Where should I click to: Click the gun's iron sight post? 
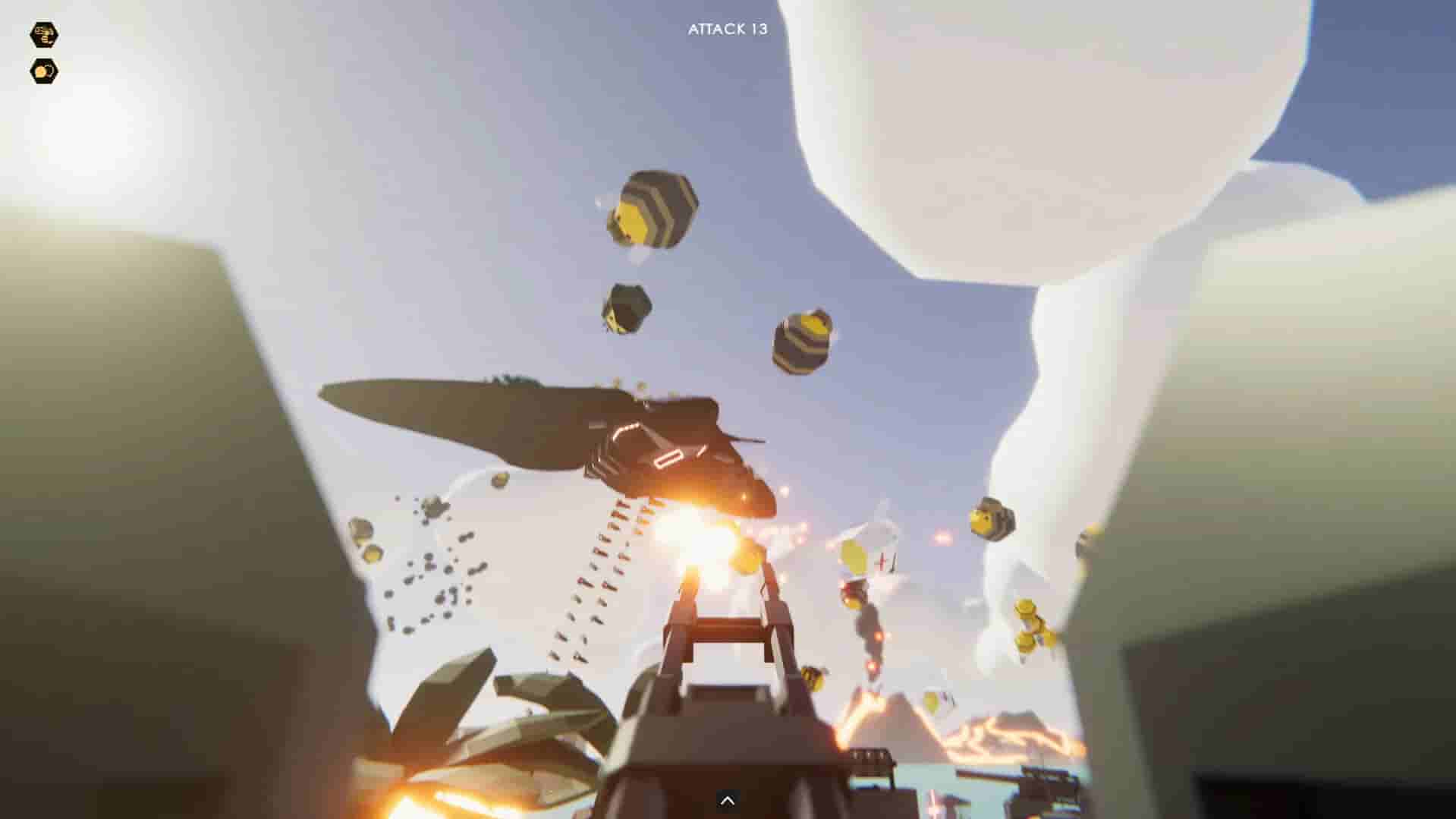726,630
